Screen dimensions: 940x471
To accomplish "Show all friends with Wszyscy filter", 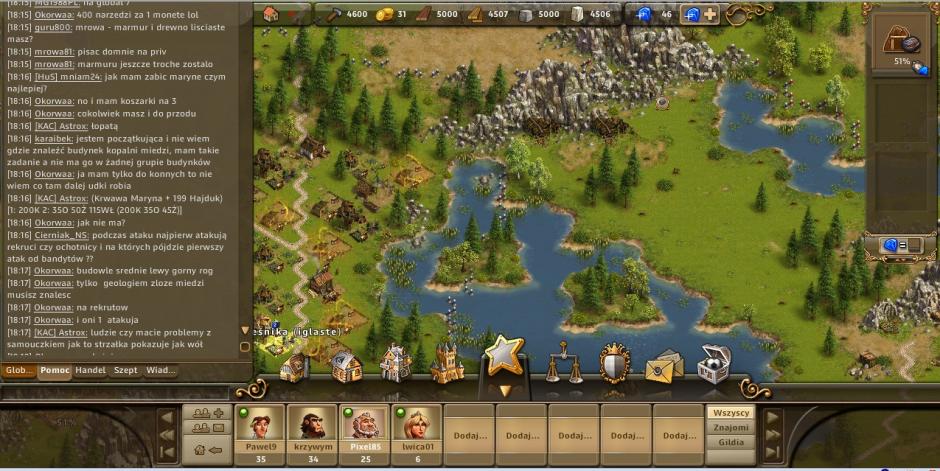I will (731, 413).
